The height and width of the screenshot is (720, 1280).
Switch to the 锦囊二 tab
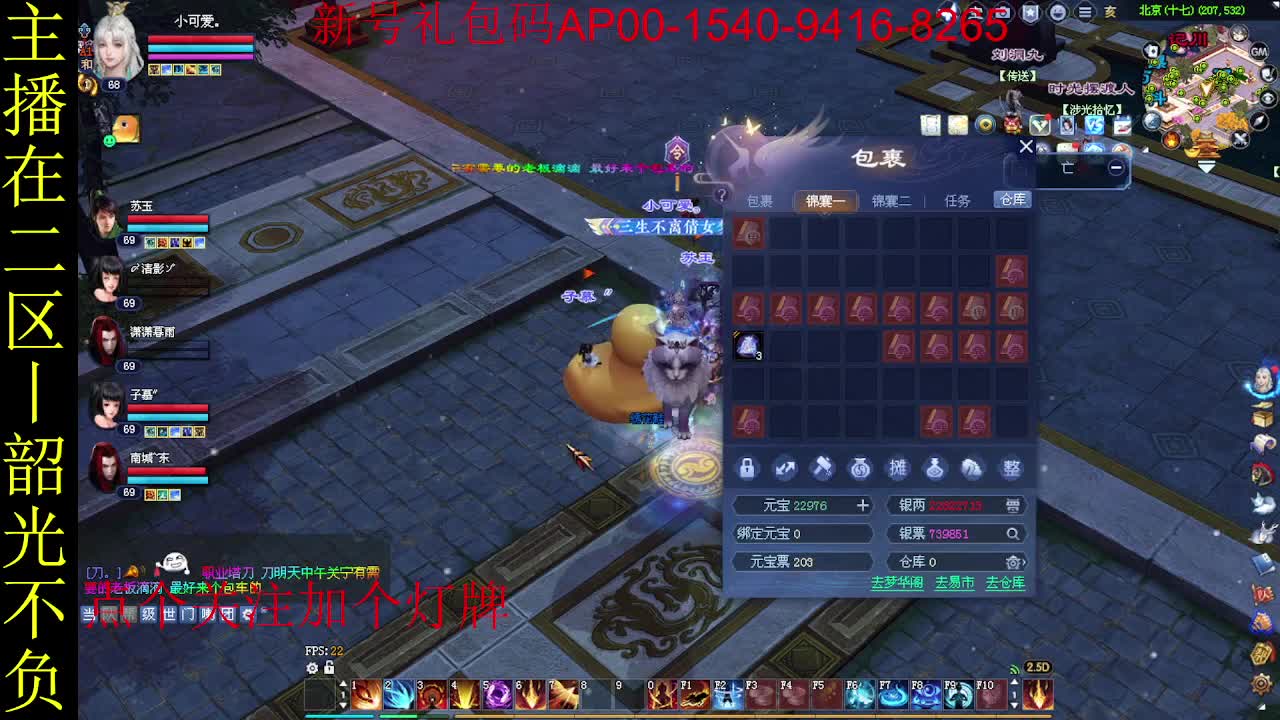click(x=890, y=200)
